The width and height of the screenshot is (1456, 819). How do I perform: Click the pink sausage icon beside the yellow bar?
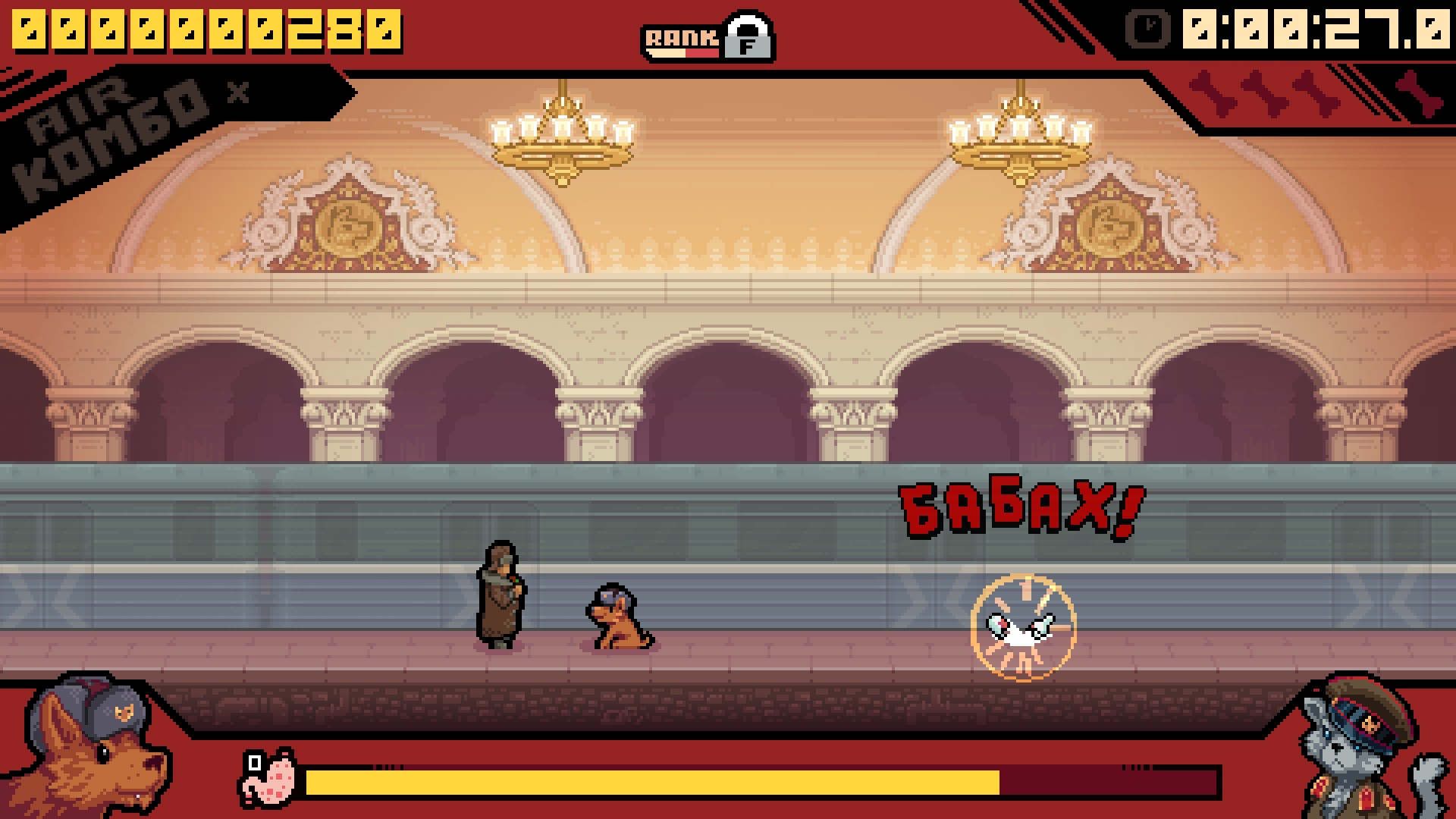tap(268, 777)
